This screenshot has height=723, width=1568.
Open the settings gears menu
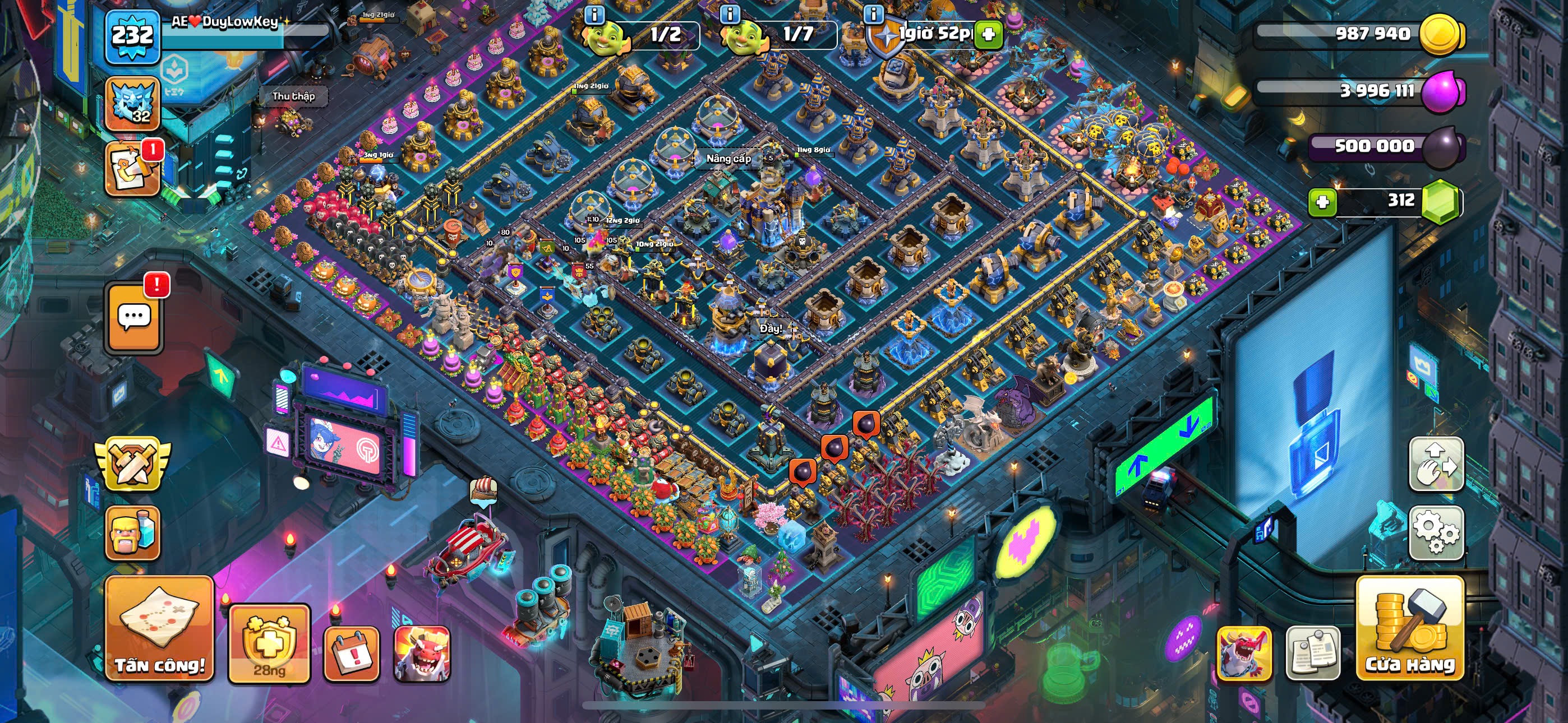coord(1436,532)
